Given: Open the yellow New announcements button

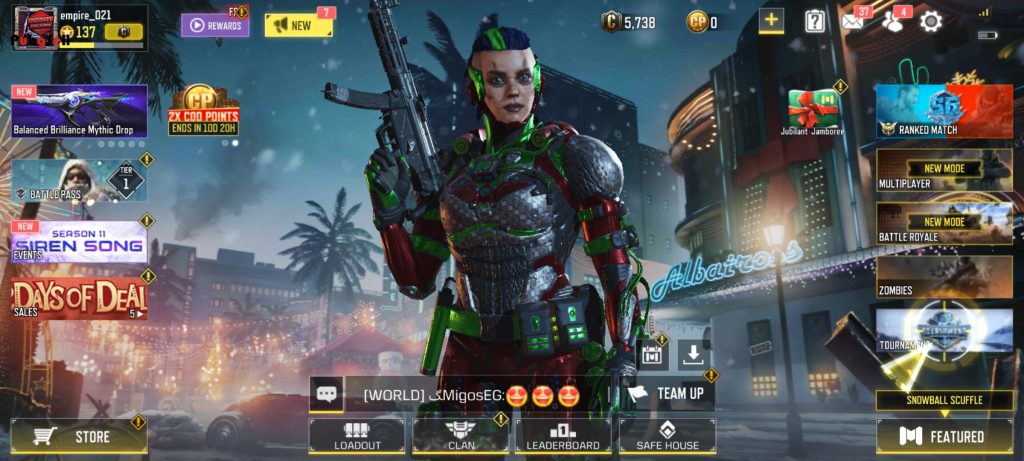Looking at the screenshot, I should click(298, 25).
